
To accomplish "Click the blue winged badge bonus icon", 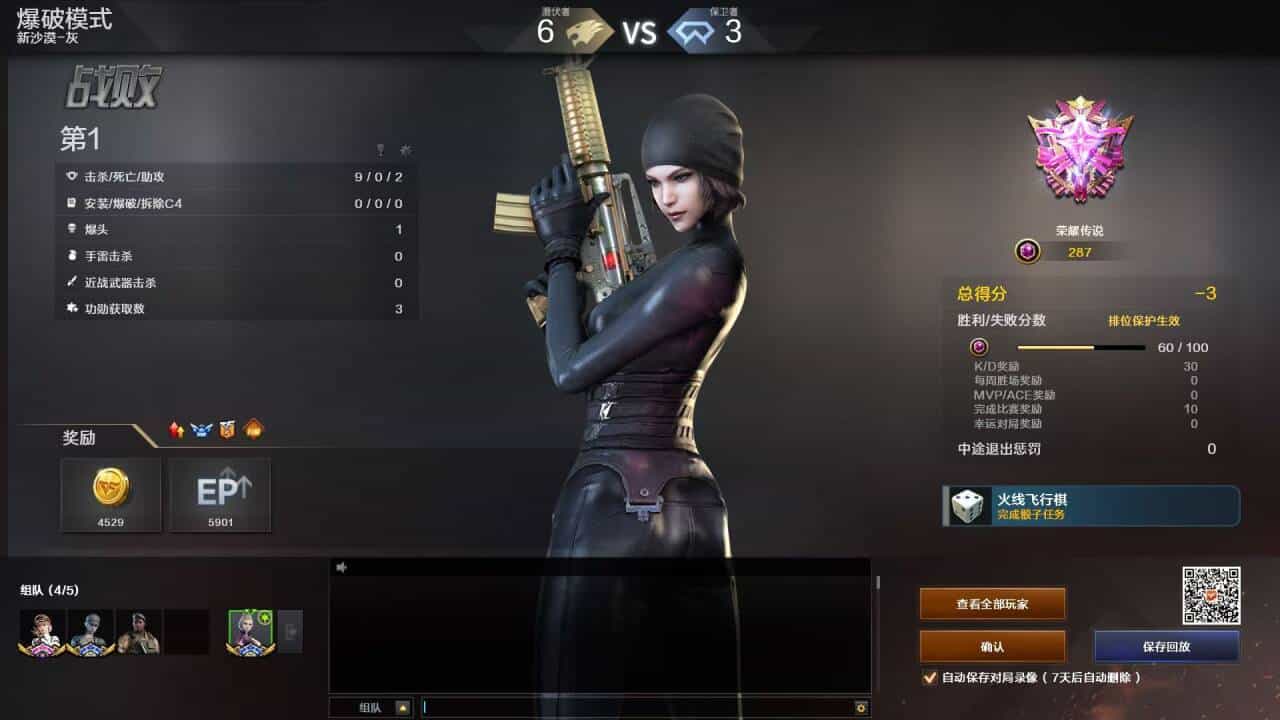I will click(202, 430).
